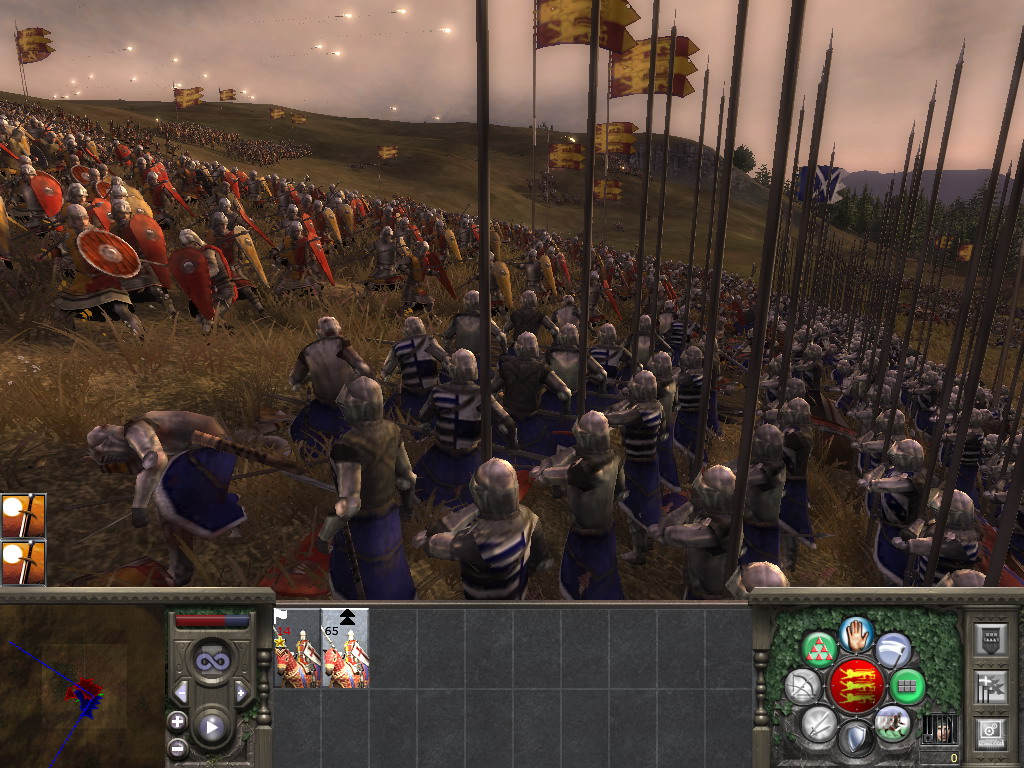Screen dimensions: 1024x768
Task: Order a halt with the hand button
Action: 857,634
